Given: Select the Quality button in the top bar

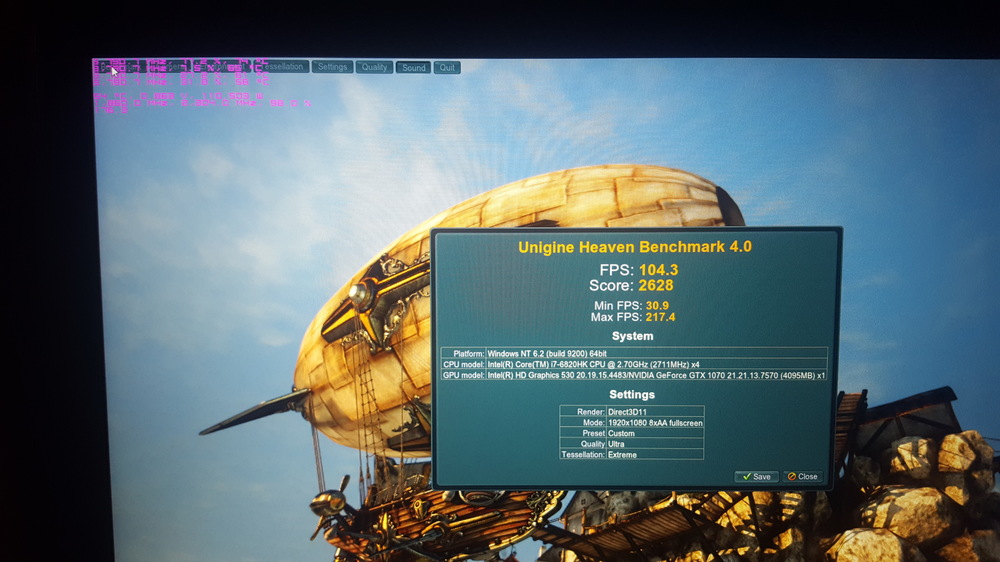Looking at the screenshot, I should pos(374,67).
